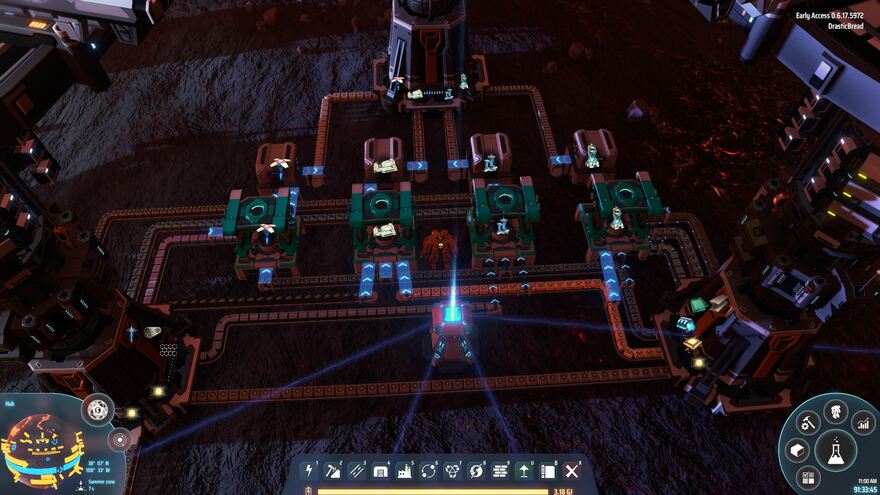Open the statistics bar chart panel
The height and width of the screenshot is (495, 880).
click(x=863, y=424)
